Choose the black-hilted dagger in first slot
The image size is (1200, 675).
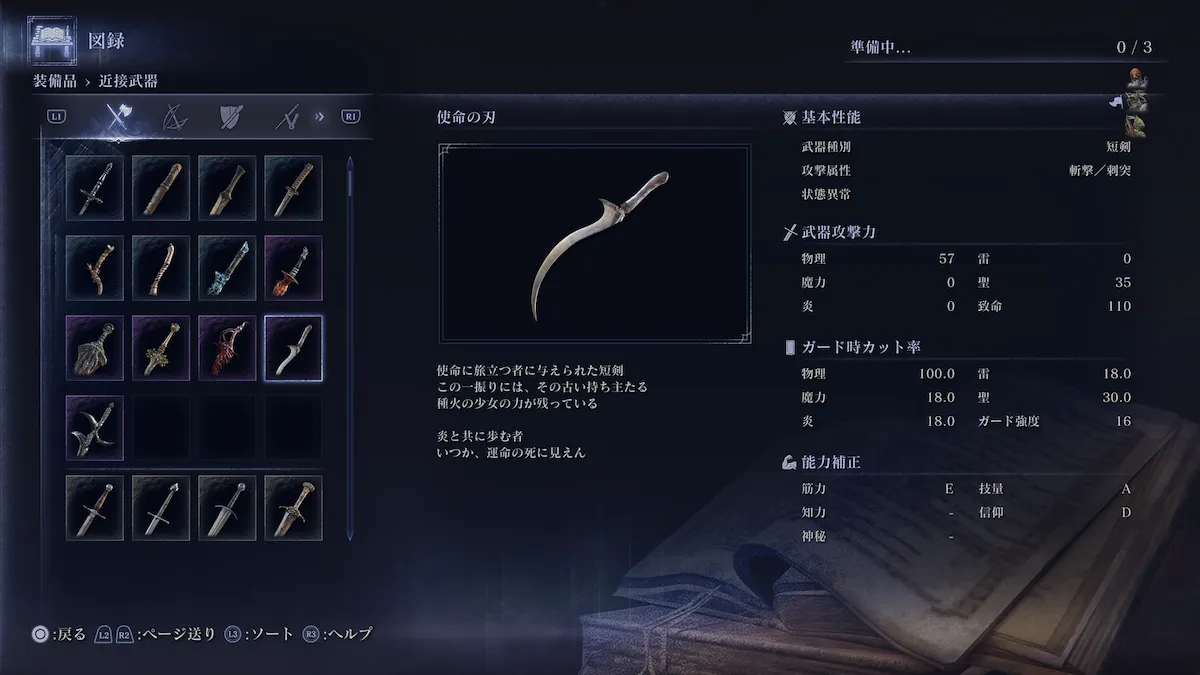click(x=95, y=187)
